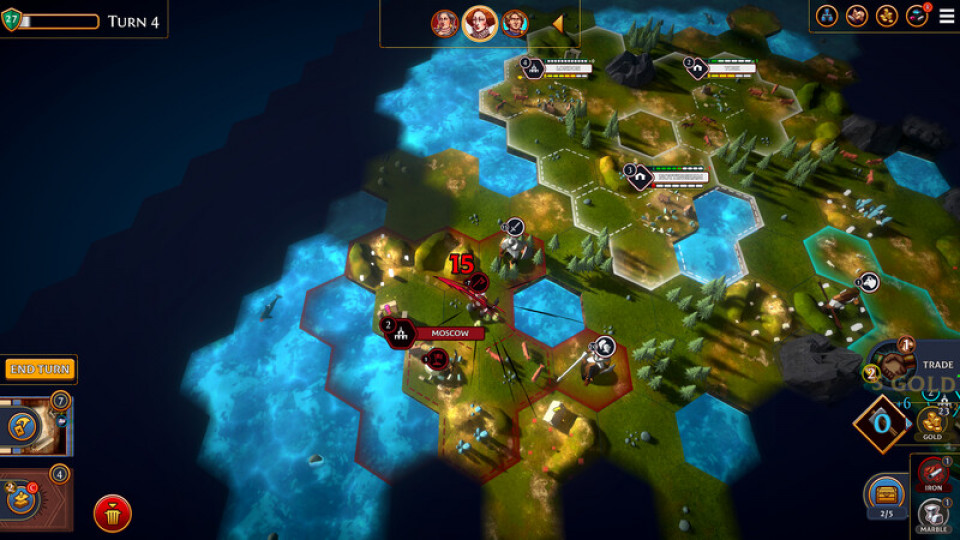Screen dimensions: 960x540
Task: Open the notification-badged cards icon
Action: pyautogui.click(x=916, y=16)
